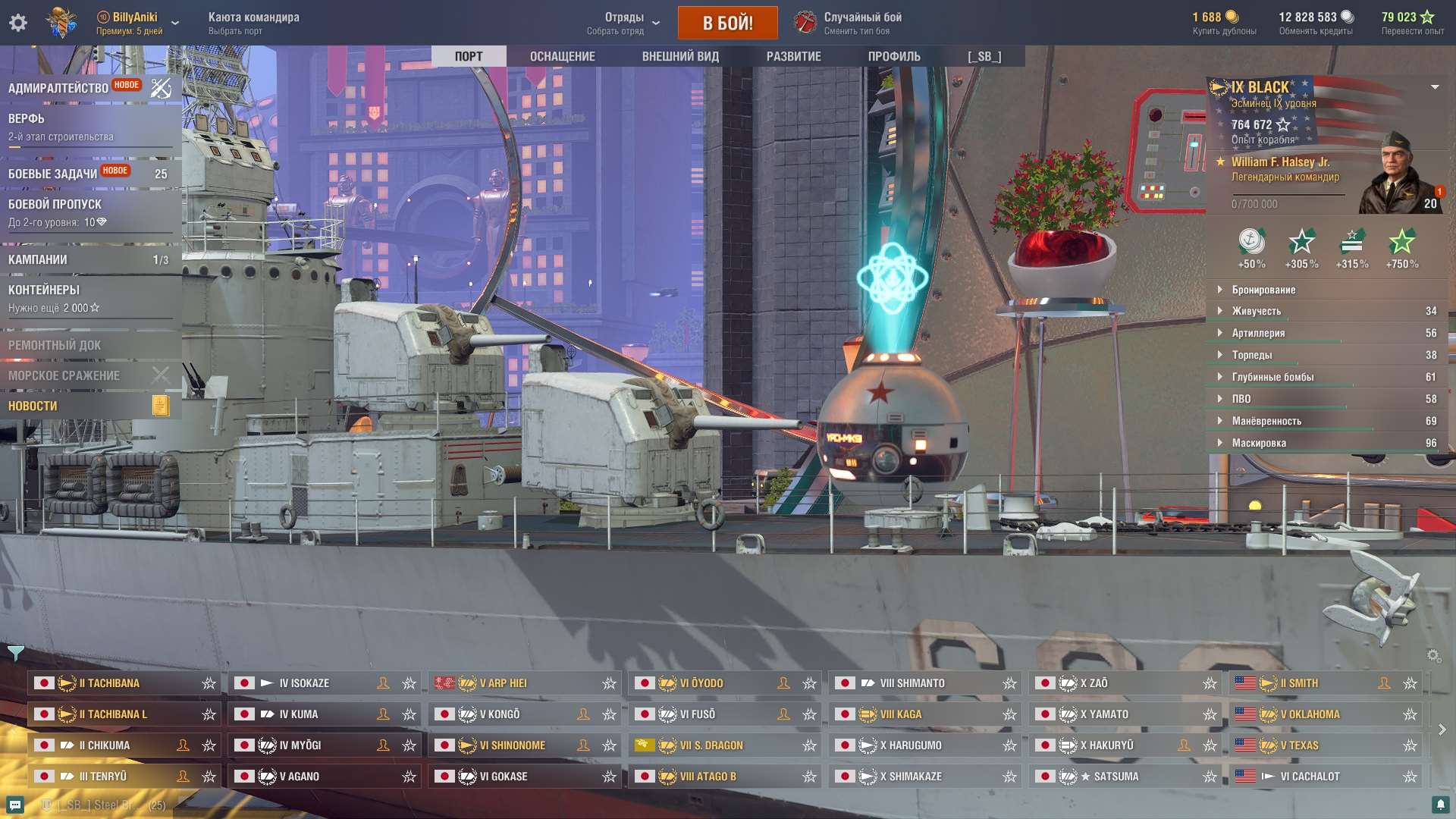Open the ПРОФИЛЬ tab
Screen dimensions: 1456x819
(x=895, y=55)
